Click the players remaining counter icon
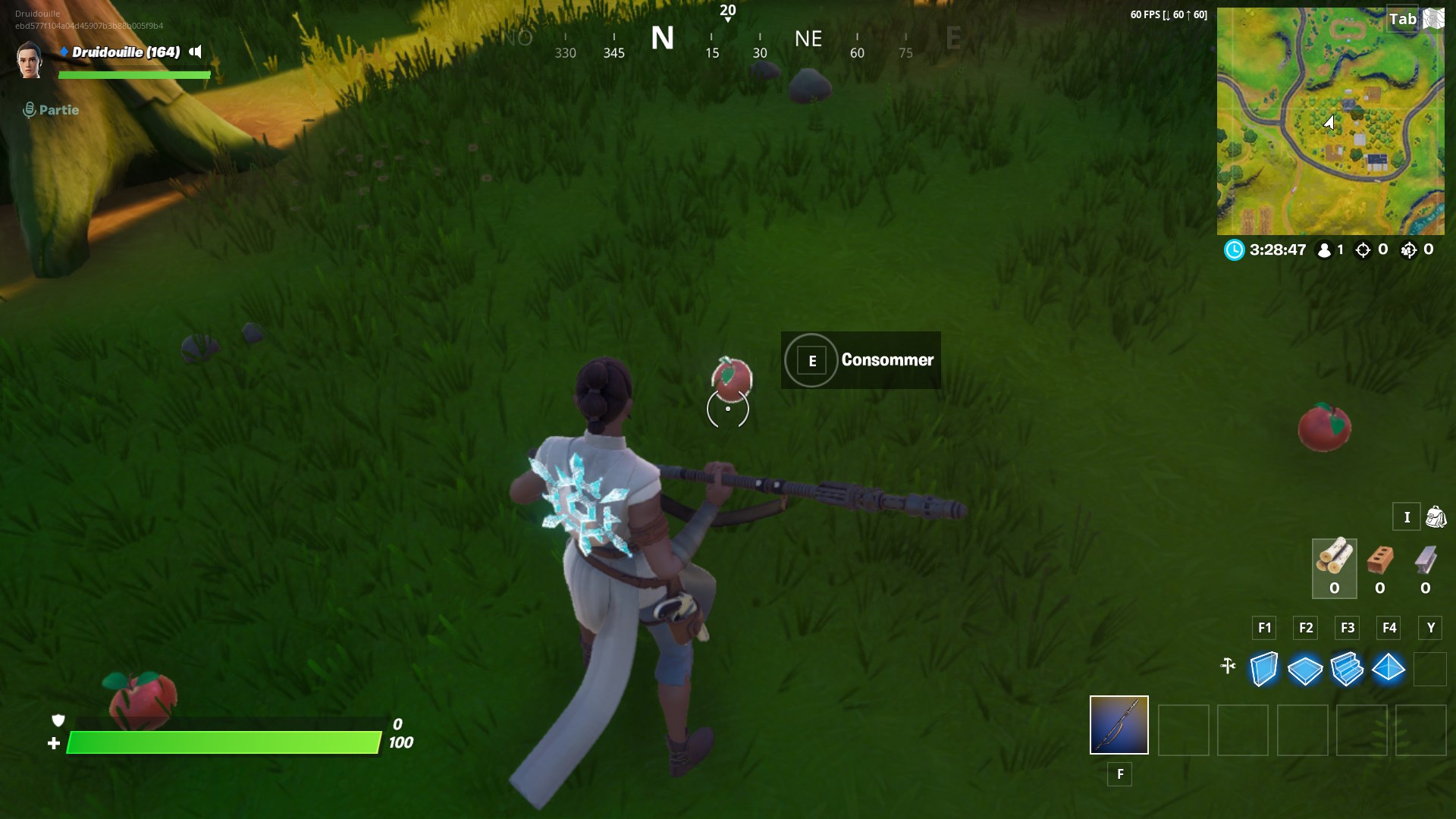The height and width of the screenshot is (819, 1456). pyautogui.click(x=1324, y=249)
